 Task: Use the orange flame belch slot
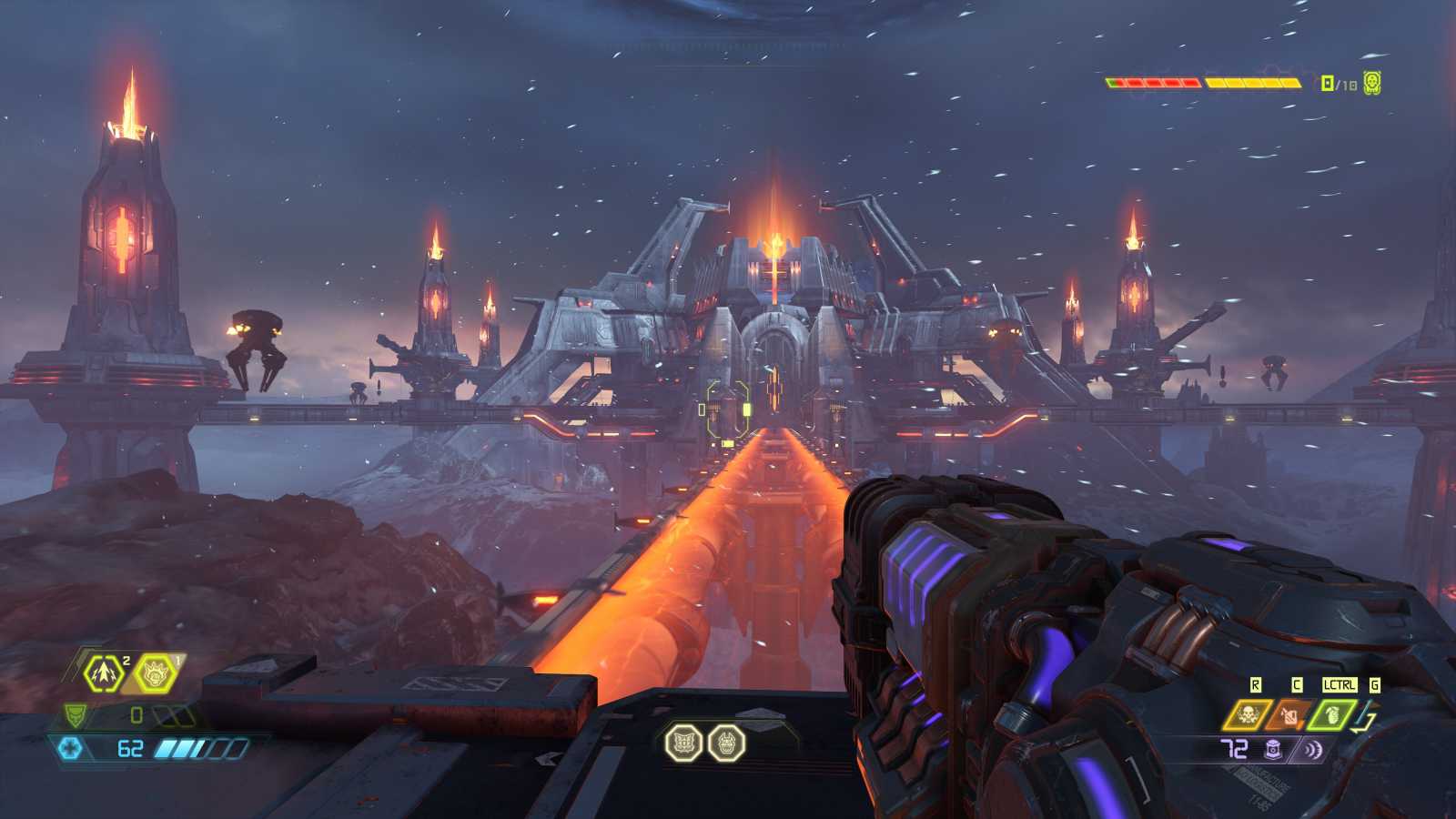pyautogui.click(x=1289, y=714)
